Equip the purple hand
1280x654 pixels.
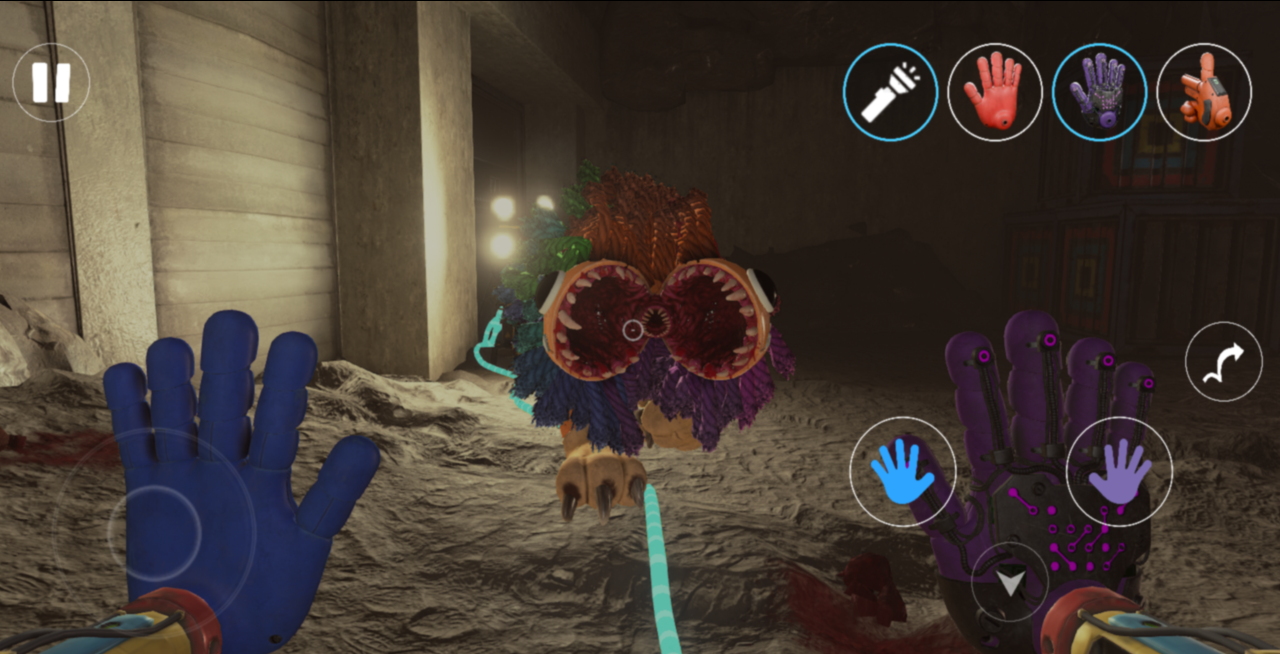tap(1099, 92)
